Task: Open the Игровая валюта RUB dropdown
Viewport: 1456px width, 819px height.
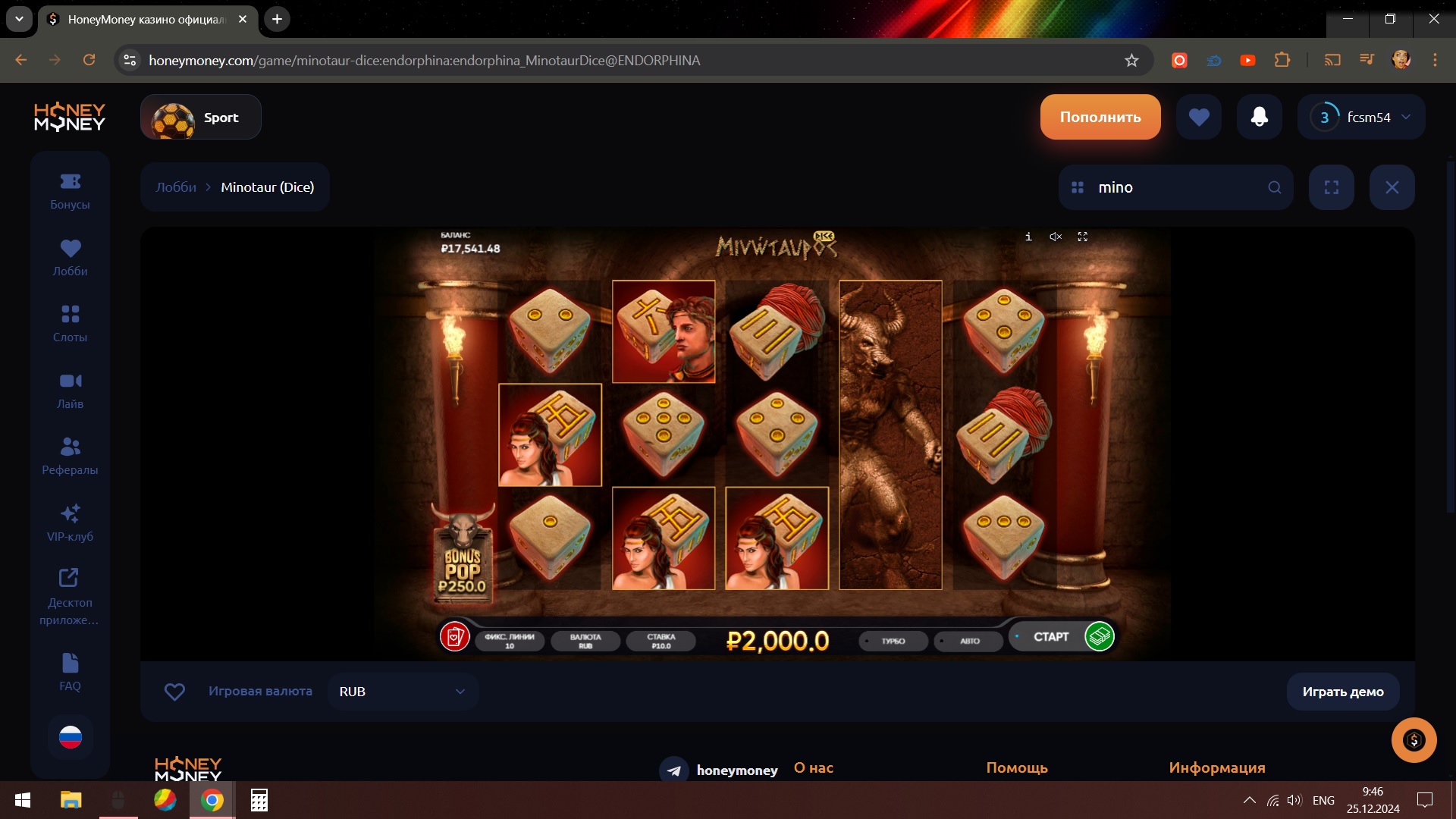Action: pyautogui.click(x=403, y=692)
